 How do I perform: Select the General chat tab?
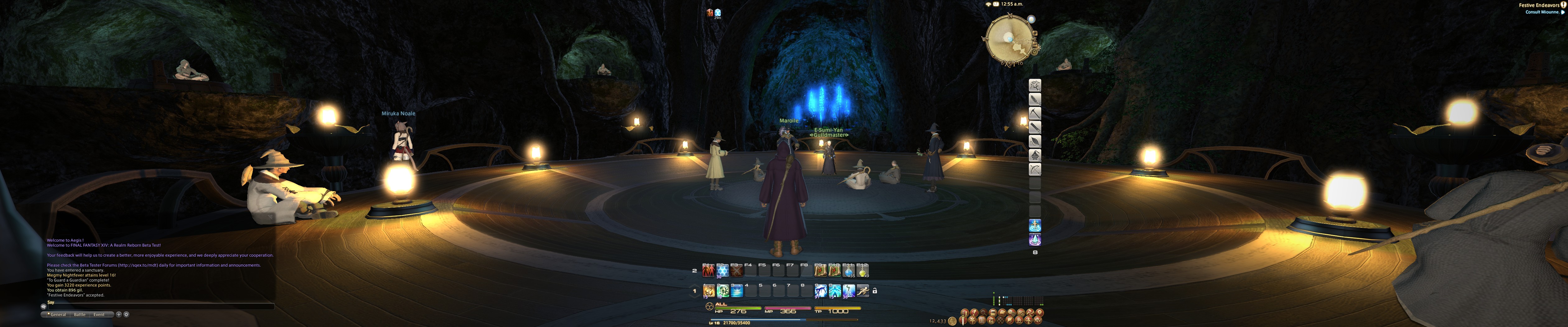tap(58, 315)
